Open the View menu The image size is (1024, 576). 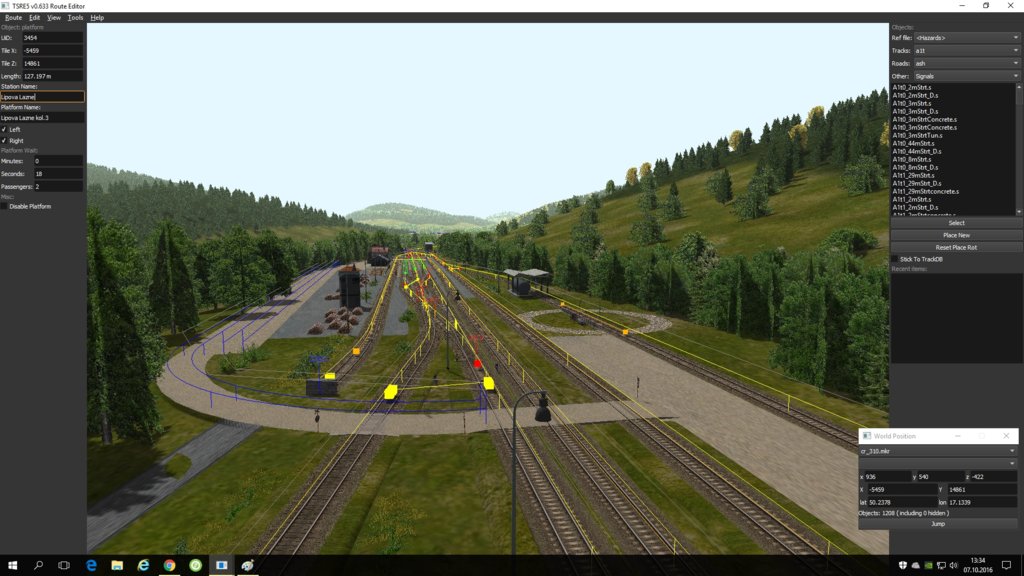click(x=54, y=18)
